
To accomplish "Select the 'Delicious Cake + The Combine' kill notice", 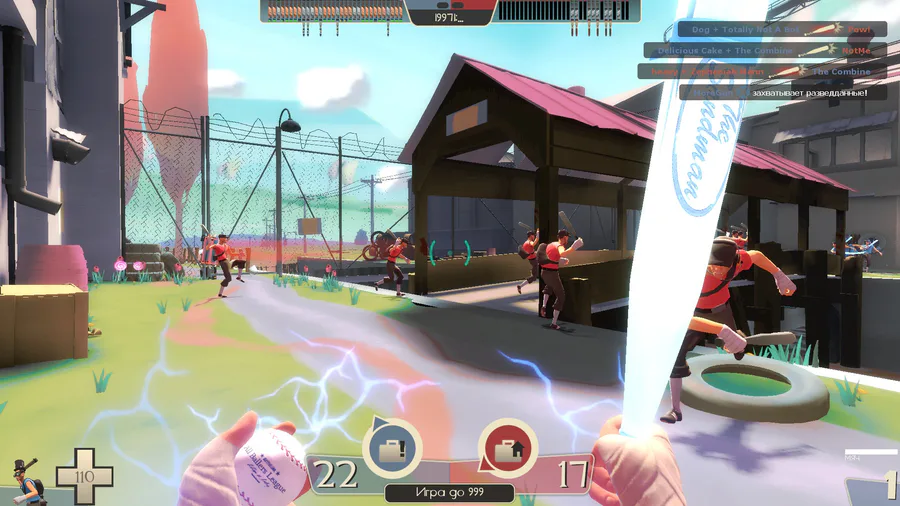I will (x=765, y=50).
